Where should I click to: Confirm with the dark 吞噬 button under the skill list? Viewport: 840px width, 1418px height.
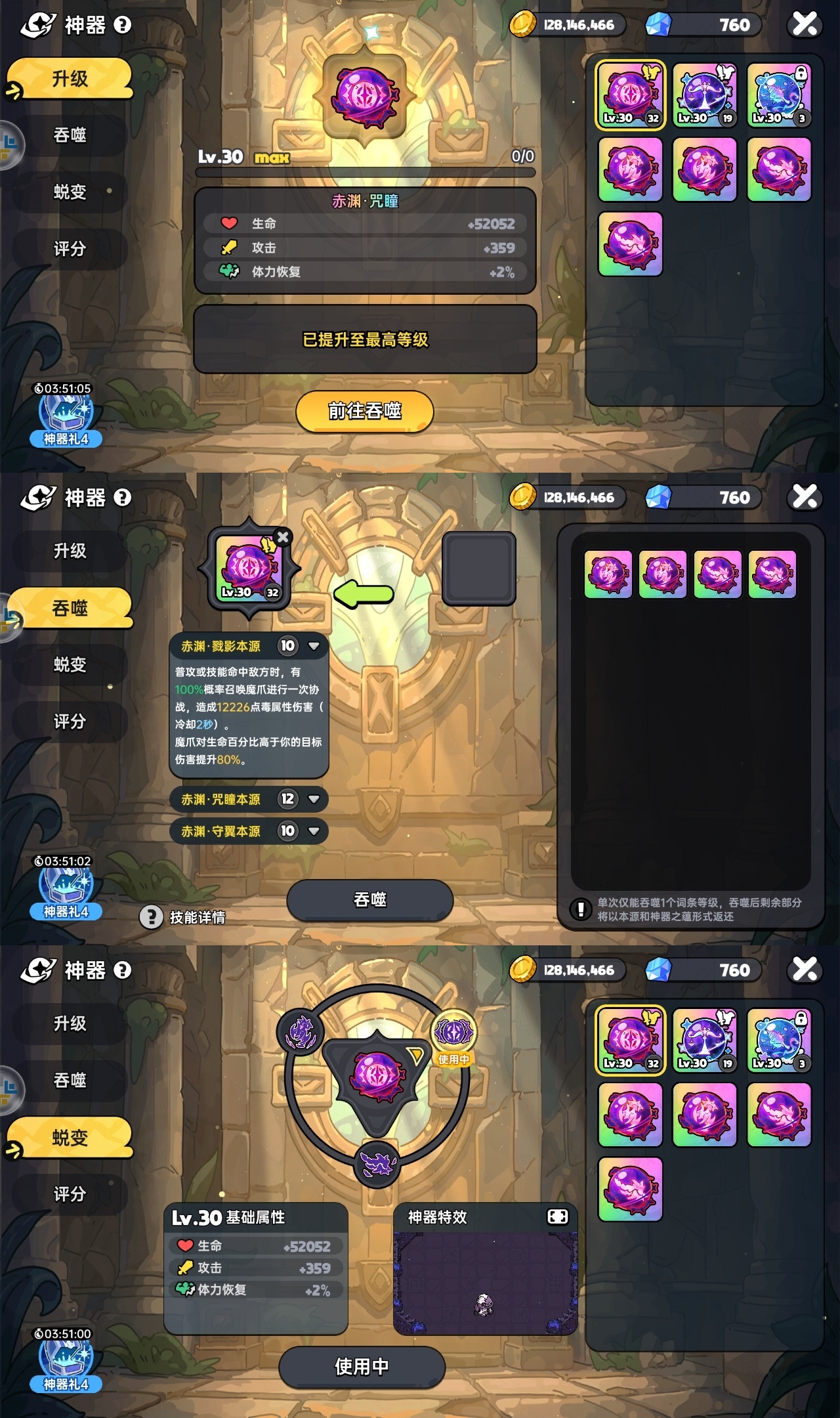pyautogui.click(x=369, y=899)
